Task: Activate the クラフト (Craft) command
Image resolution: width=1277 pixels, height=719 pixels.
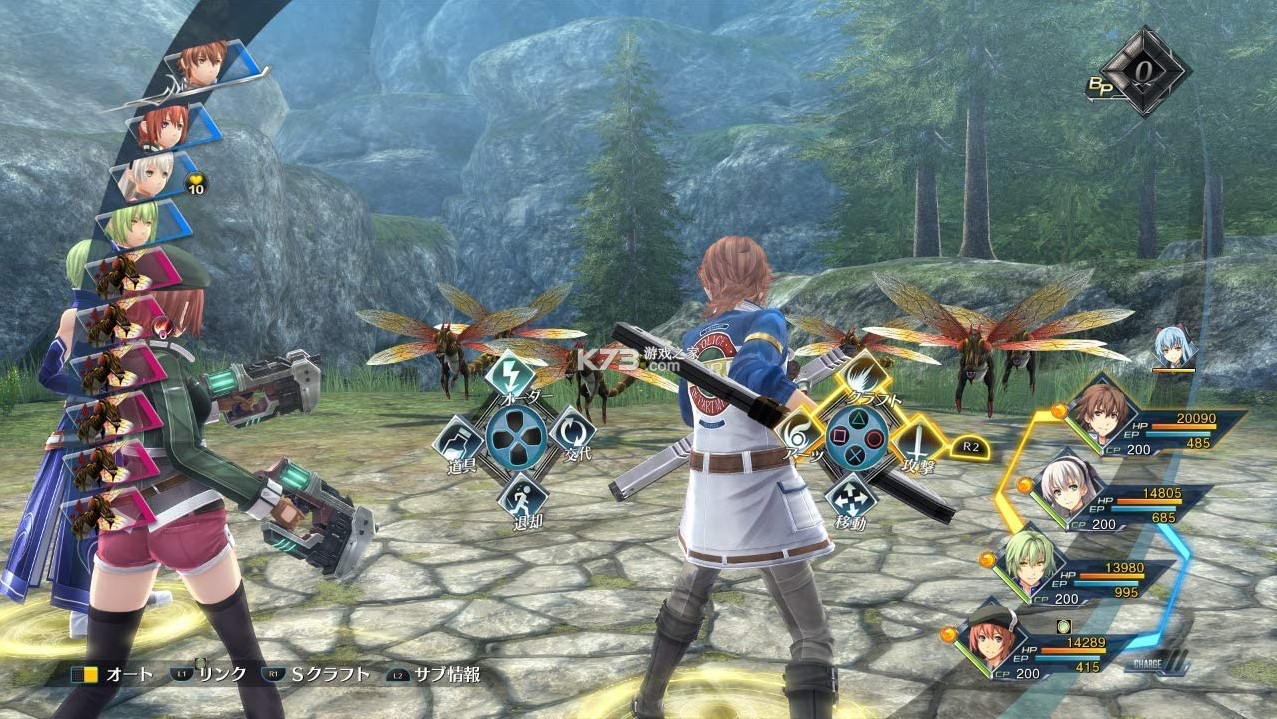Action: [x=857, y=377]
